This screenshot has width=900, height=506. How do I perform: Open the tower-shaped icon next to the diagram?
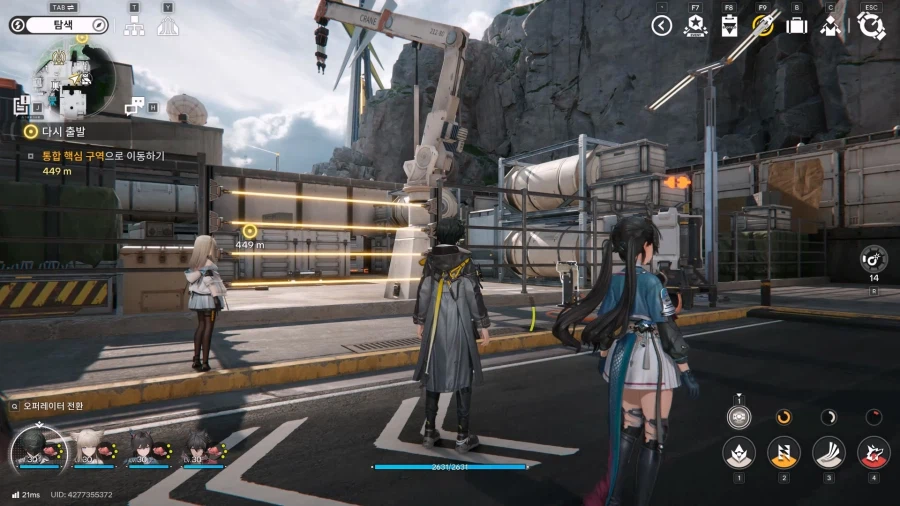(167, 26)
